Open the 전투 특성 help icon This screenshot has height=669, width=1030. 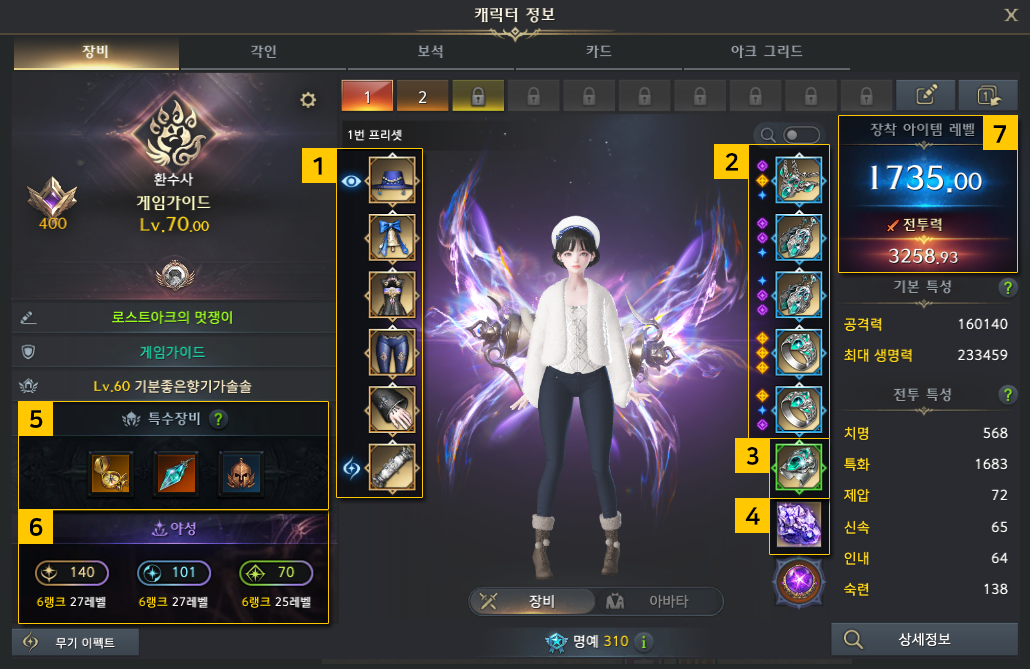click(1008, 394)
